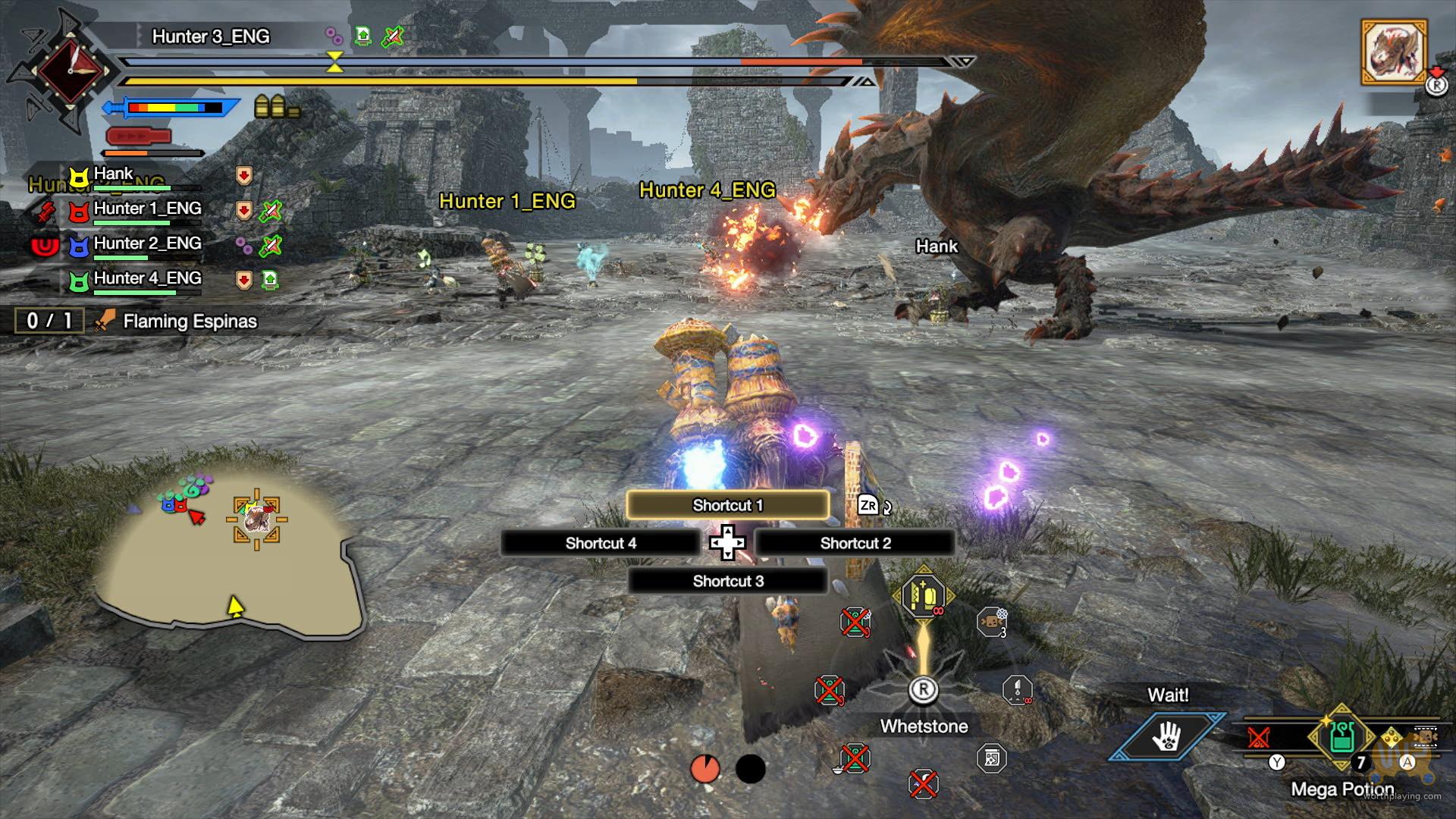This screenshot has width=1456, height=819.
Task: Activate the Wait! hand signal command
Action: [1166, 736]
